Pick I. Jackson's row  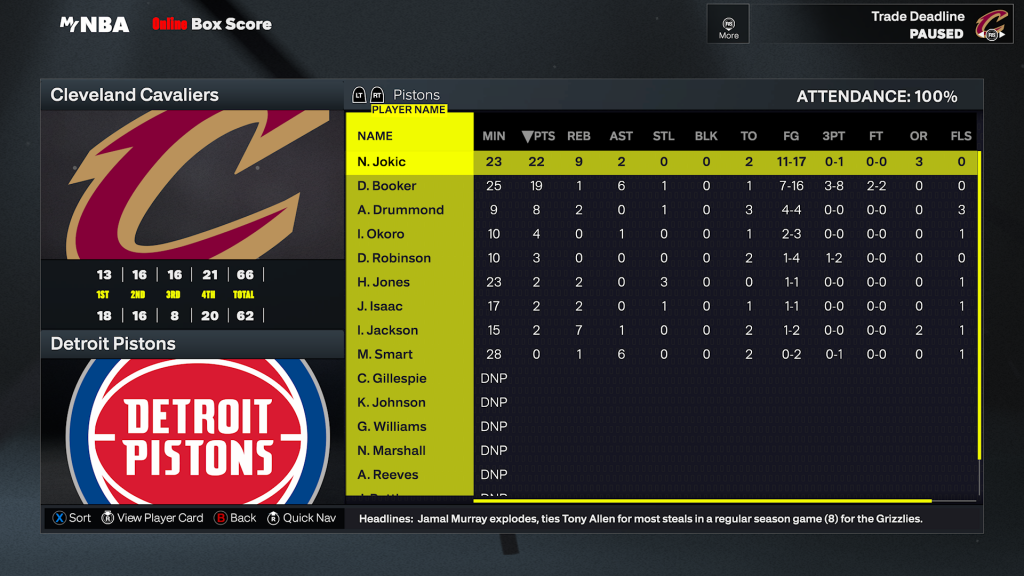click(387, 330)
